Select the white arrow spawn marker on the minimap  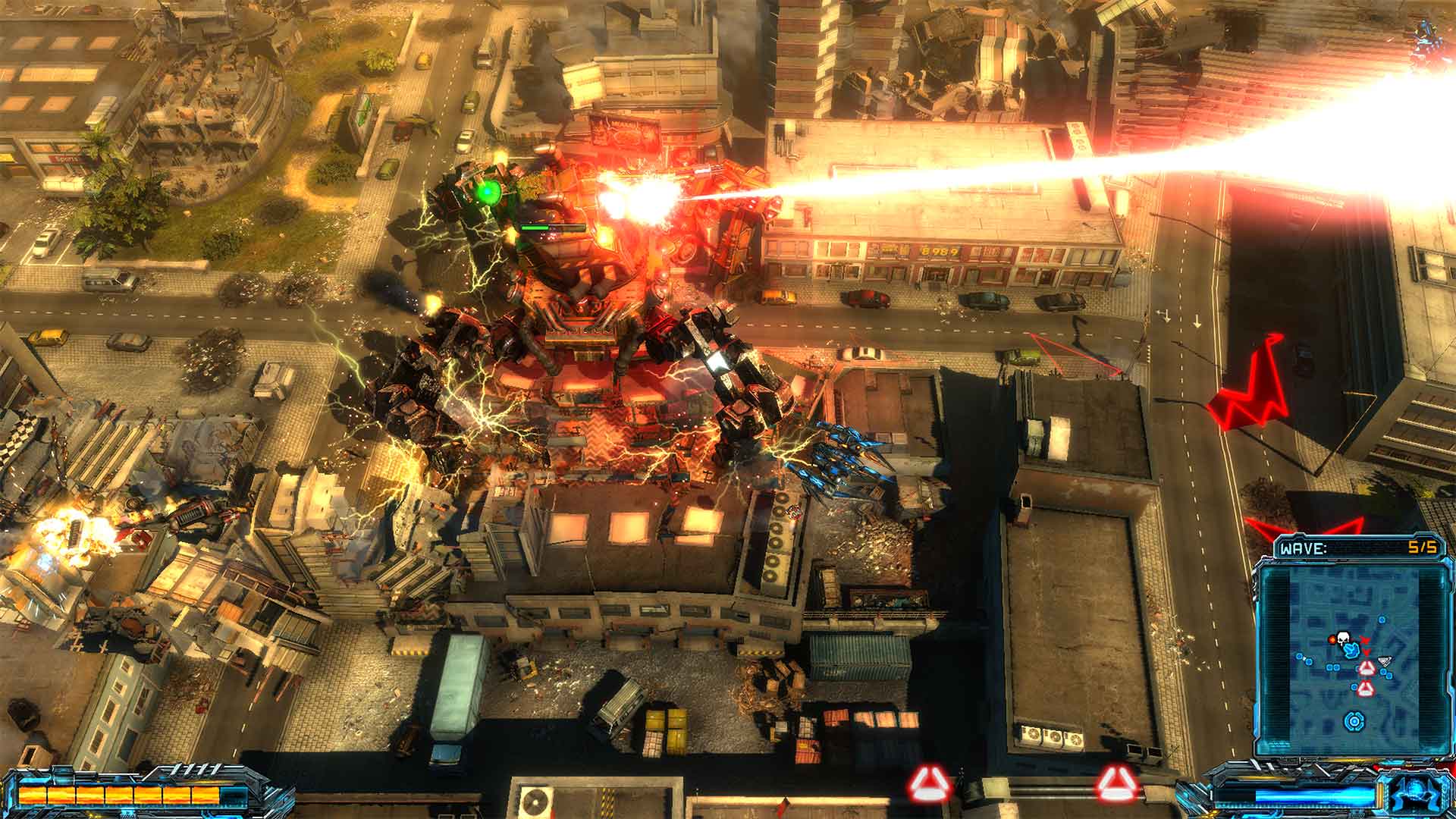(1385, 661)
